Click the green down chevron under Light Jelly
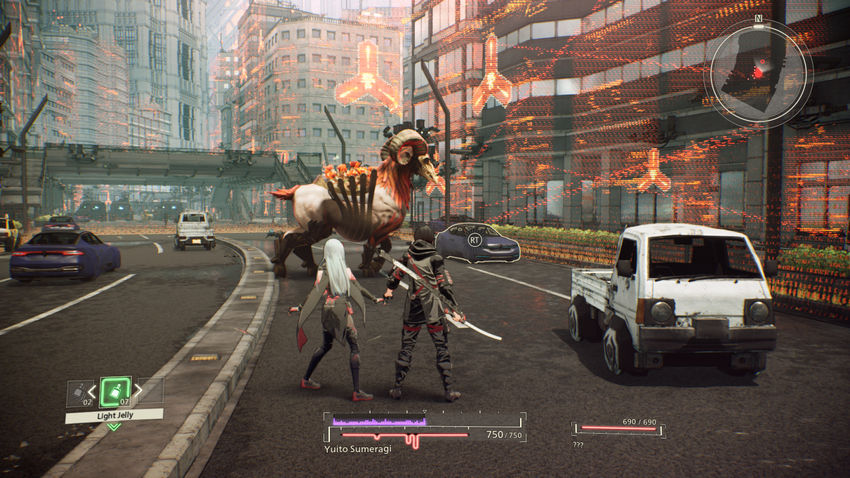Viewport: 850px width, 478px height. point(114,427)
